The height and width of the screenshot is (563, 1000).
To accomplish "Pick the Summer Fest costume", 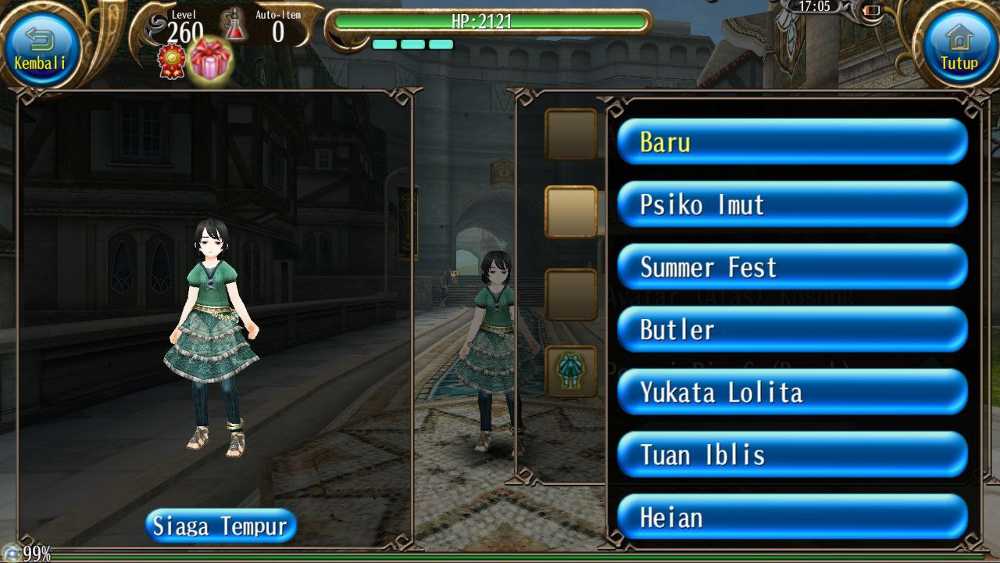I will 792,267.
